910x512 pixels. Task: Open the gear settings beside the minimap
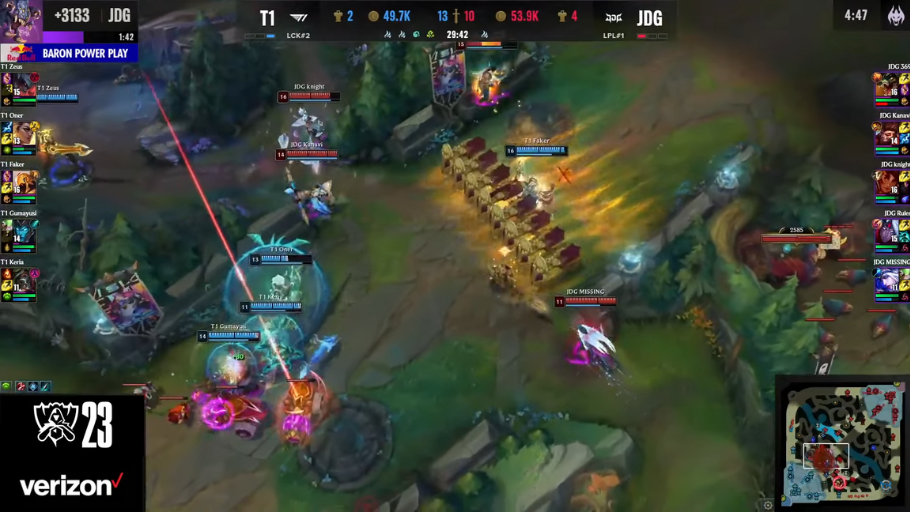tap(768, 505)
